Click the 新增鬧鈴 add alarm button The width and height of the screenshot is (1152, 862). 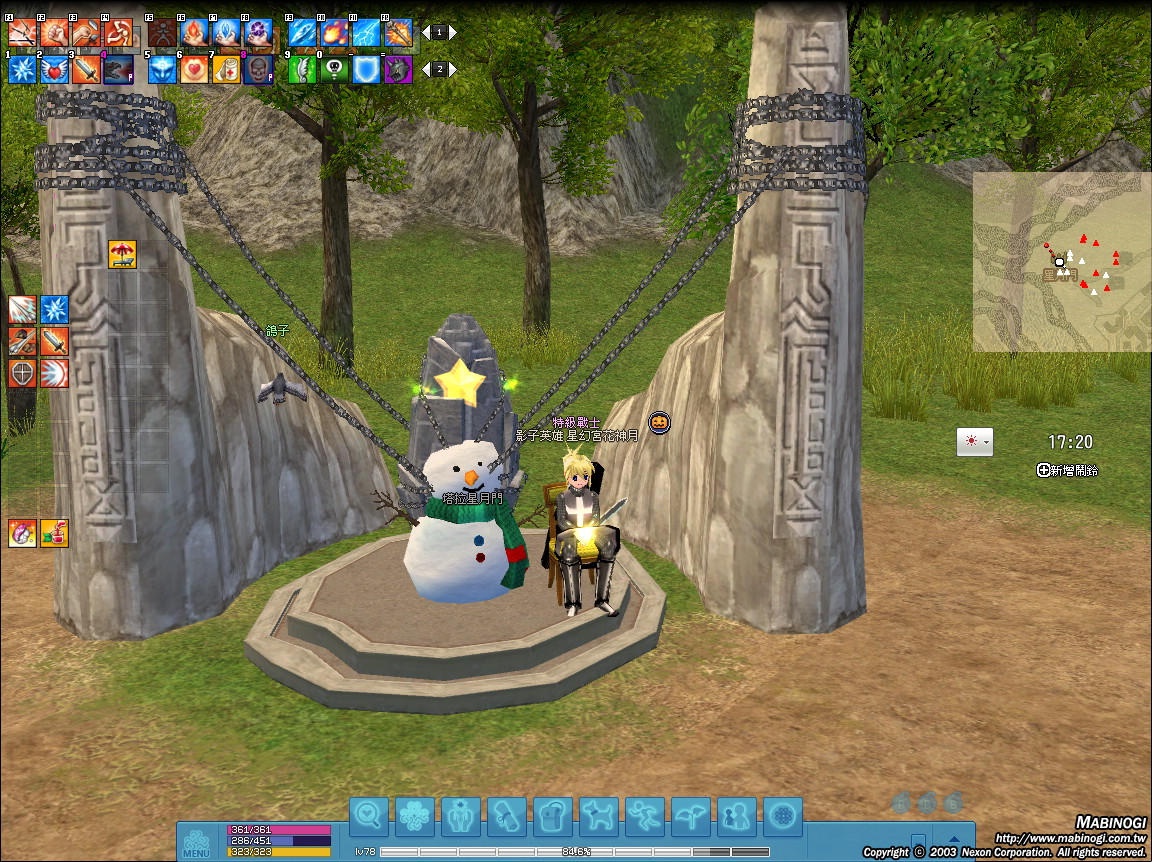click(1068, 470)
